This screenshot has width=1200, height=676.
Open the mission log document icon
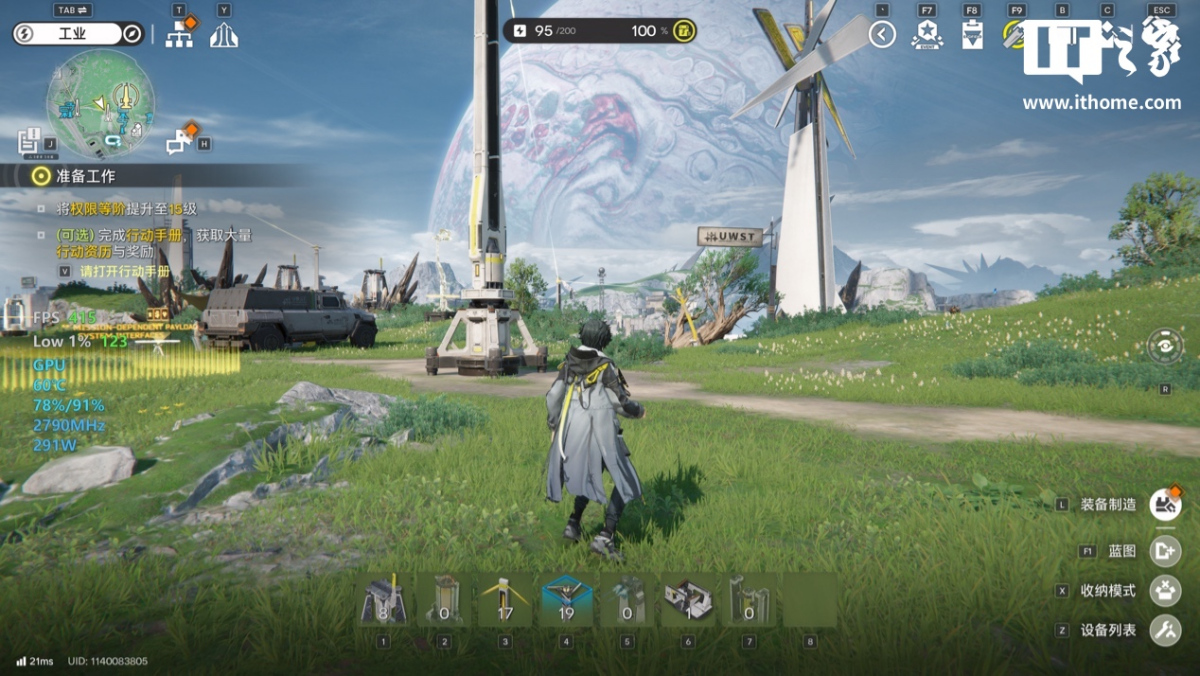click(29, 140)
